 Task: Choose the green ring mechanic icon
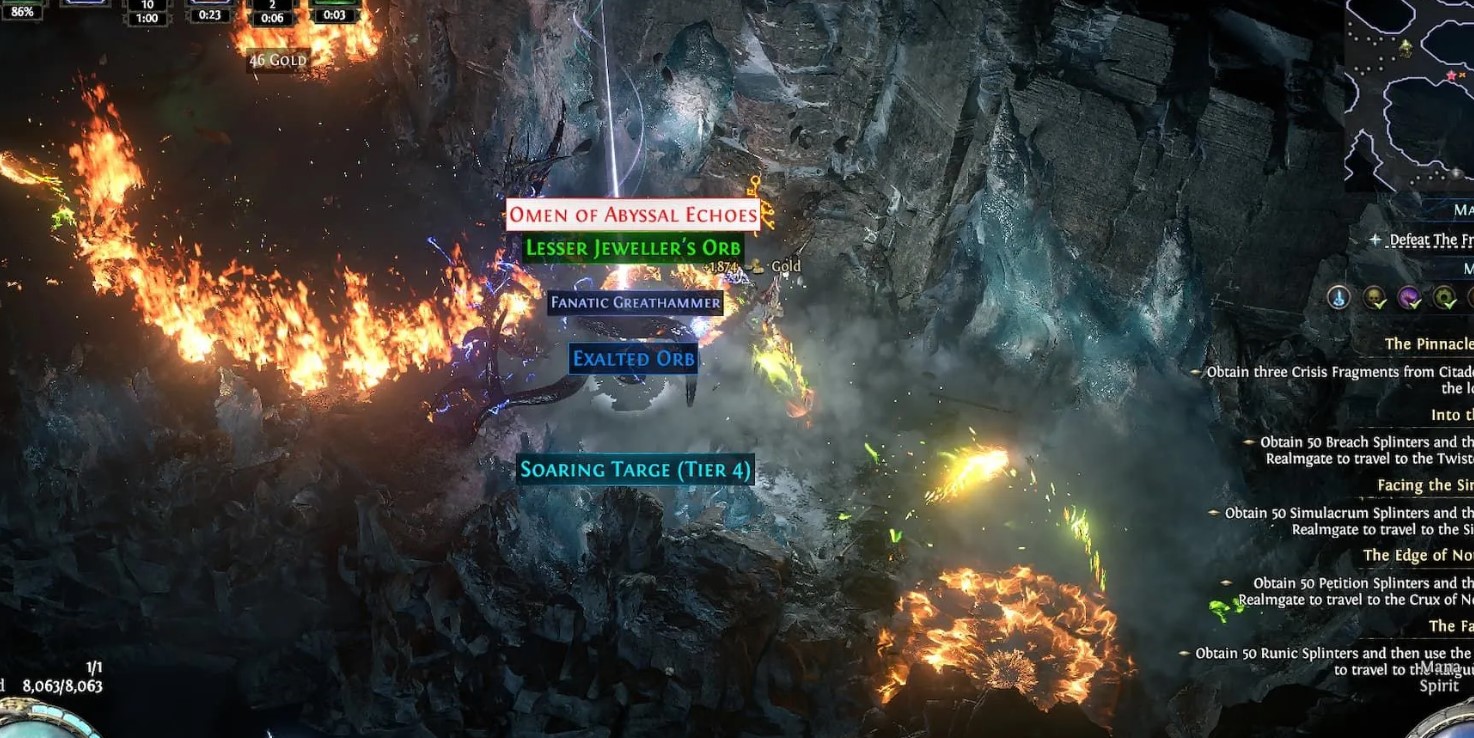tap(1444, 297)
